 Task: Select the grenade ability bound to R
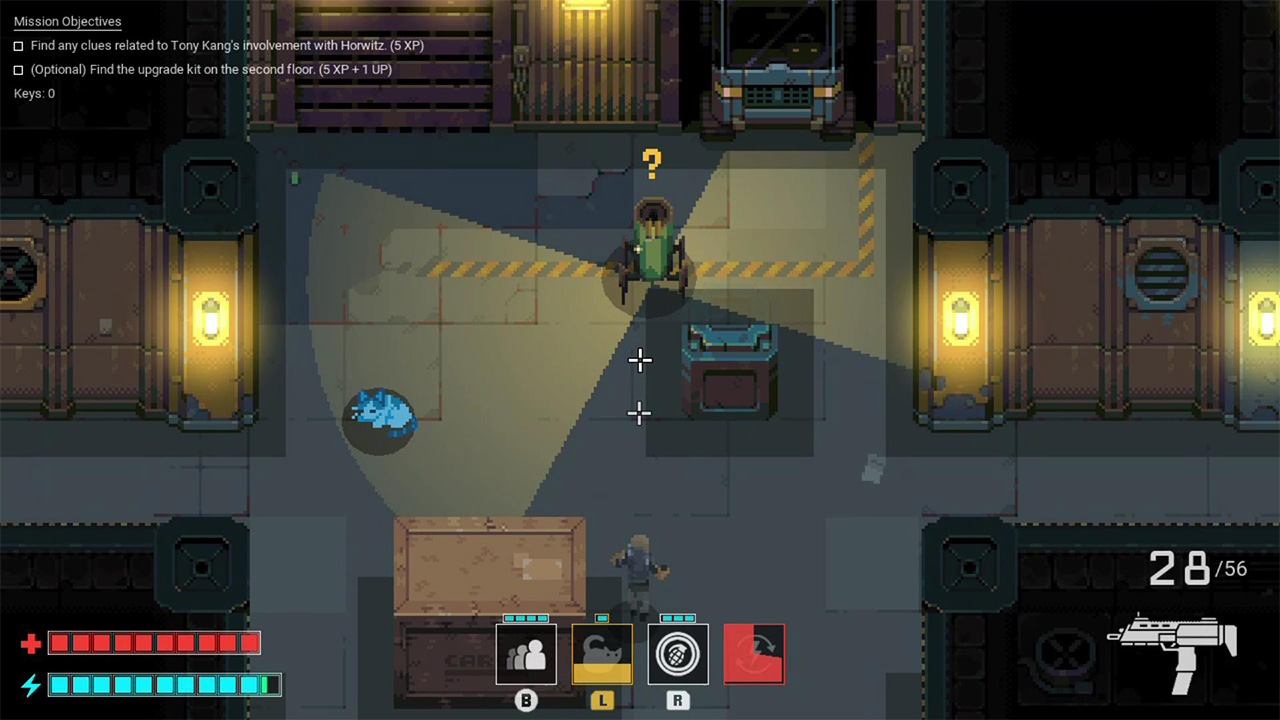click(678, 653)
